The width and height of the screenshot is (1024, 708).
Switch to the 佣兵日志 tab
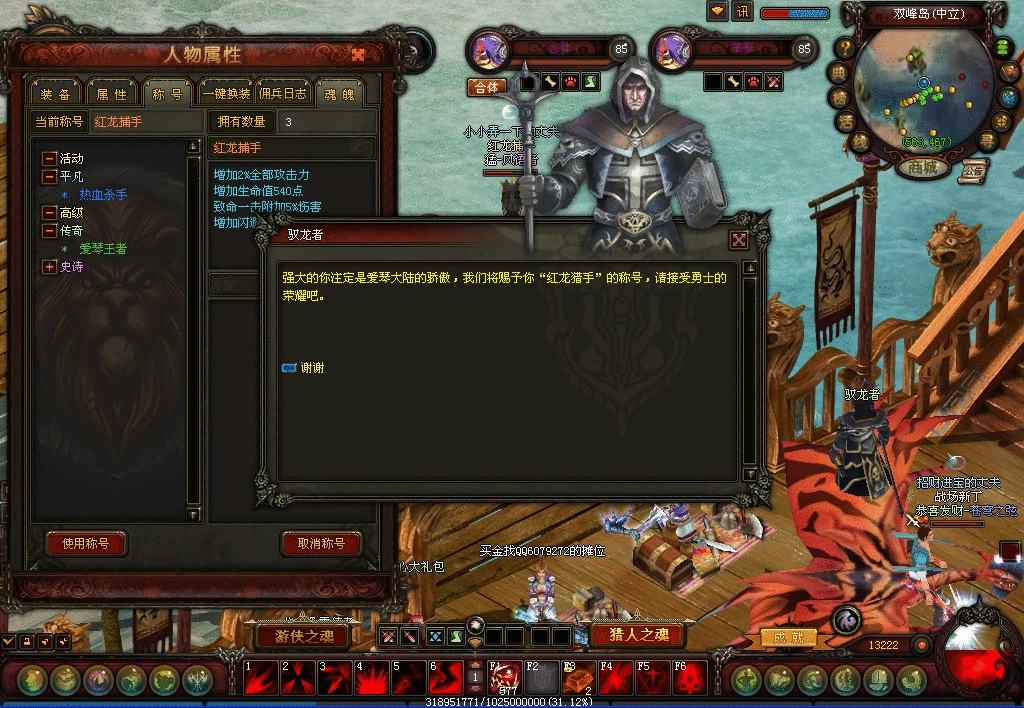point(283,94)
